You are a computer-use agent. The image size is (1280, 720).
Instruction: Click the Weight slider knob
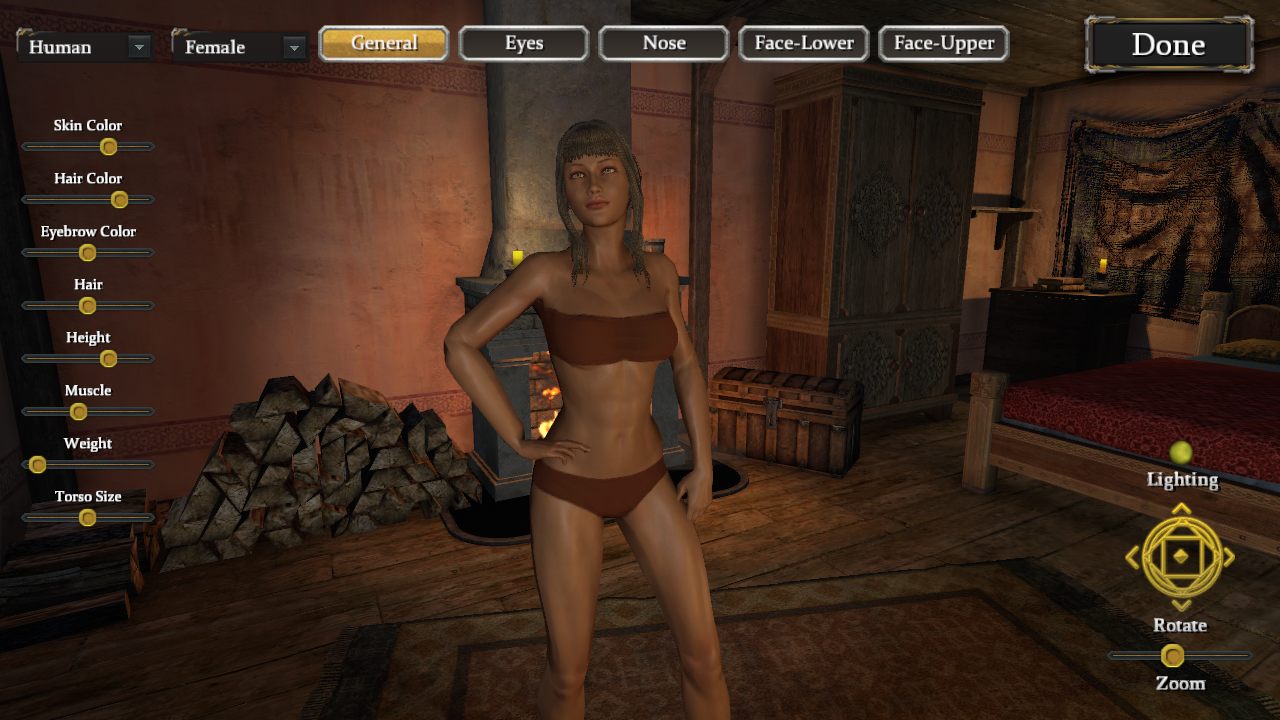pyautogui.click(x=38, y=465)
